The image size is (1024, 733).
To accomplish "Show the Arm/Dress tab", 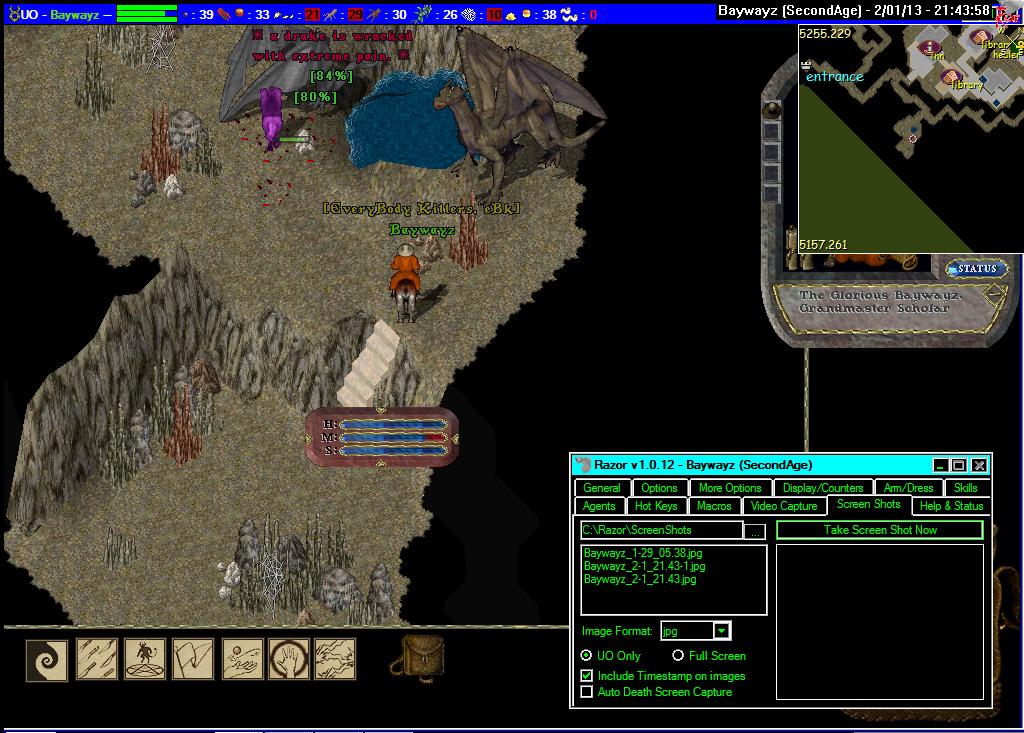I will [x=908, y=488].
